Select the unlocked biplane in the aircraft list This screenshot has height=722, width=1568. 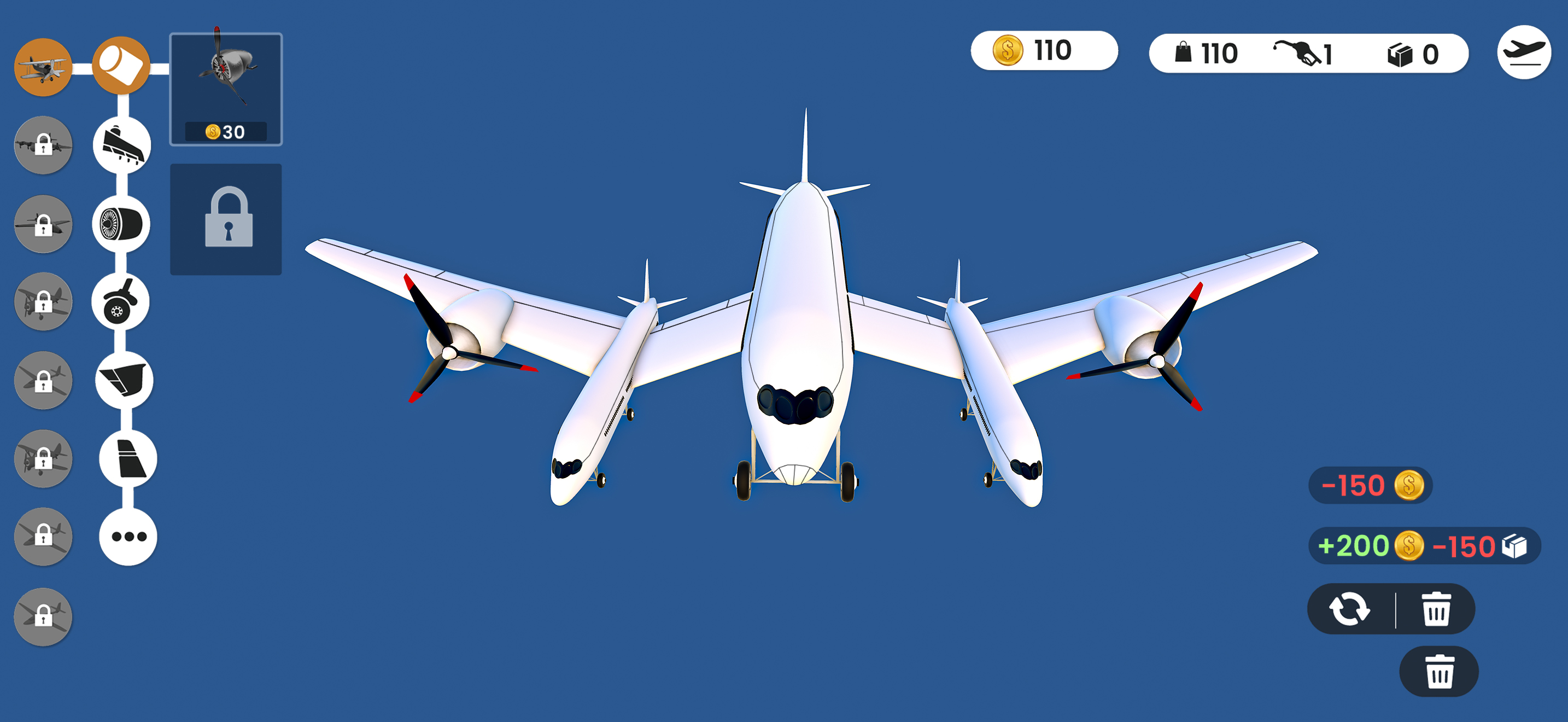(43, 65)
